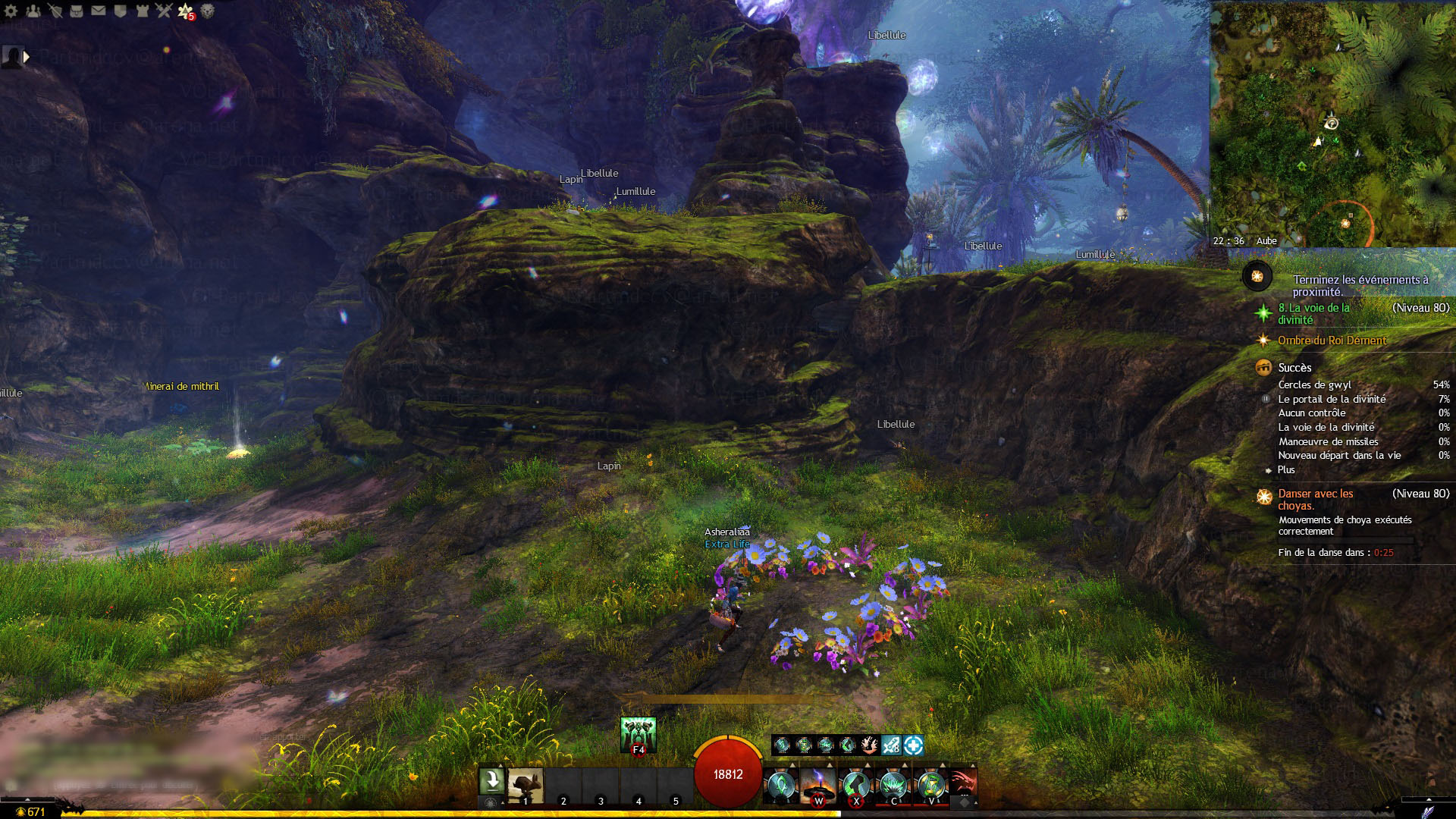The width and height of the screenshot is (1456, 819).
Task: Open the lion head trading post icon
Action: (x=207, y=11)
